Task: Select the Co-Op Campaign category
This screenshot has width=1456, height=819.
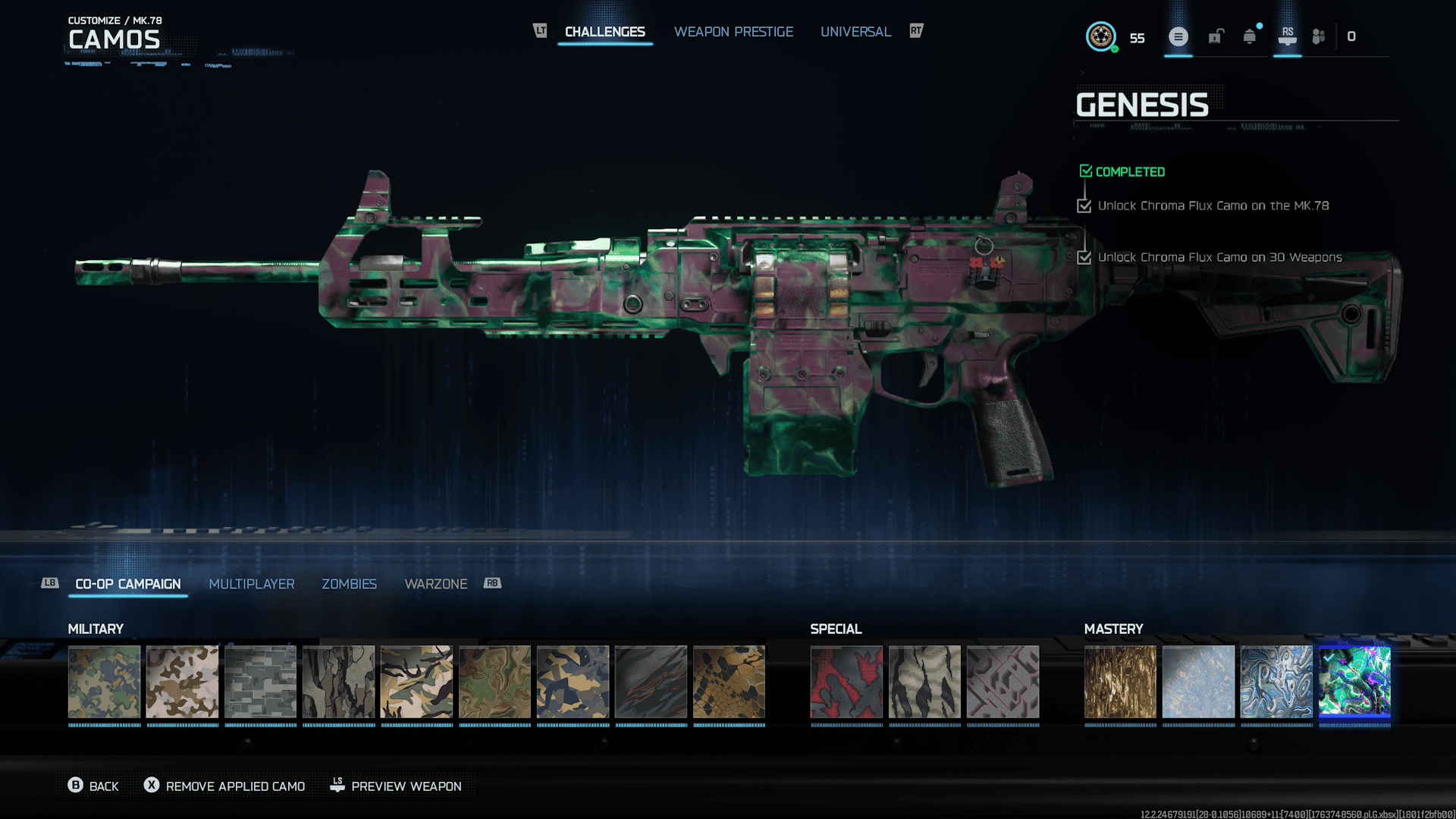Action: (127, 584)
